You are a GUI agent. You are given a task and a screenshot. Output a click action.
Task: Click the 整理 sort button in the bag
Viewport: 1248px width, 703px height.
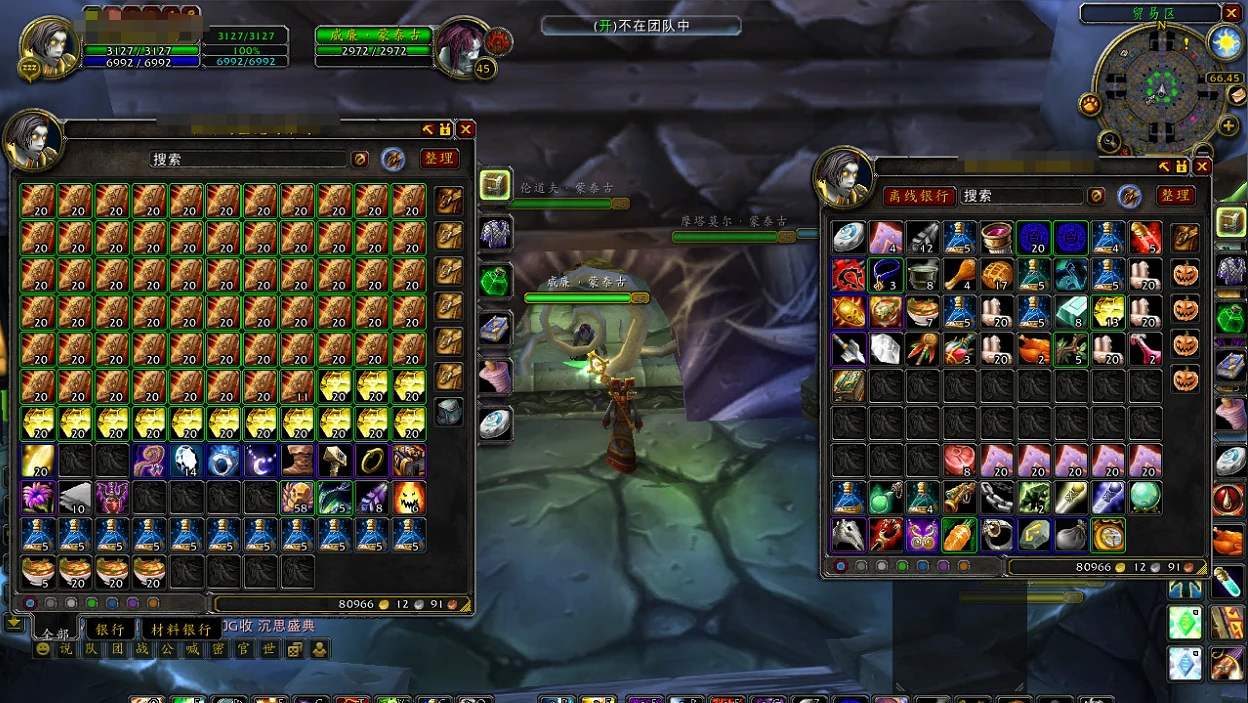tap(1177, 195)
